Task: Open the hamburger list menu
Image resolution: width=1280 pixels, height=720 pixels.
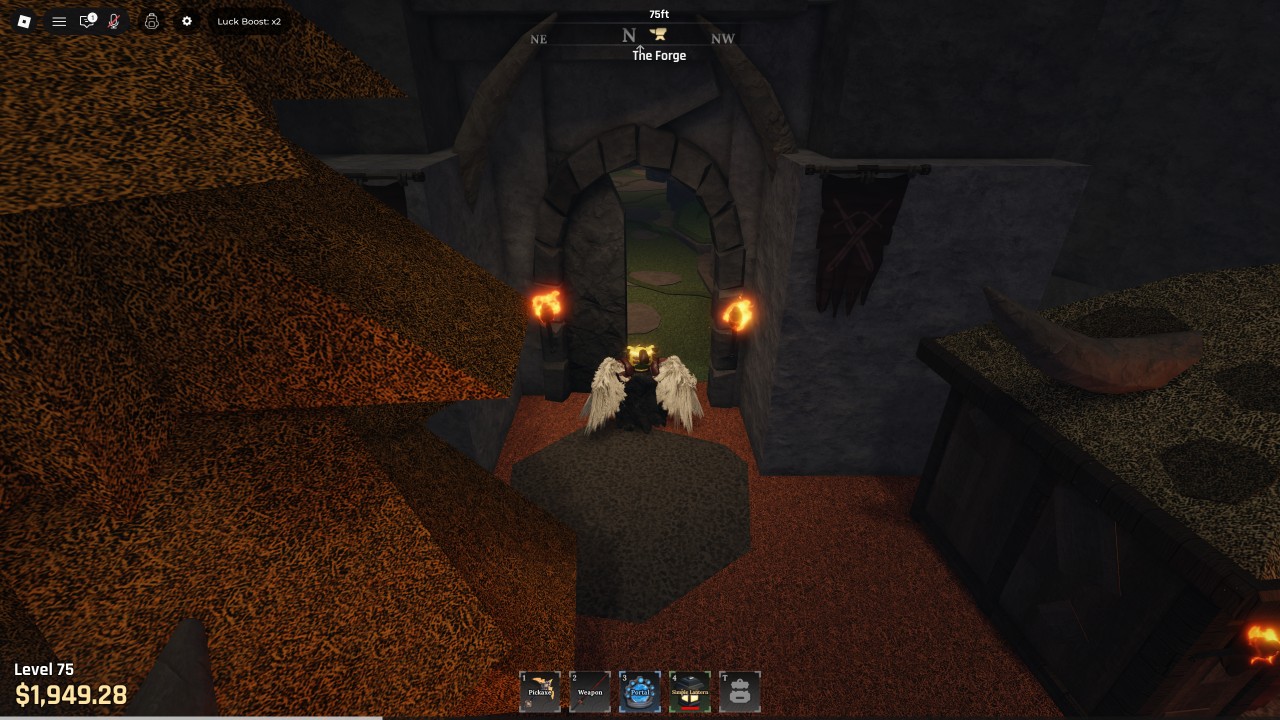Action: 59,21
